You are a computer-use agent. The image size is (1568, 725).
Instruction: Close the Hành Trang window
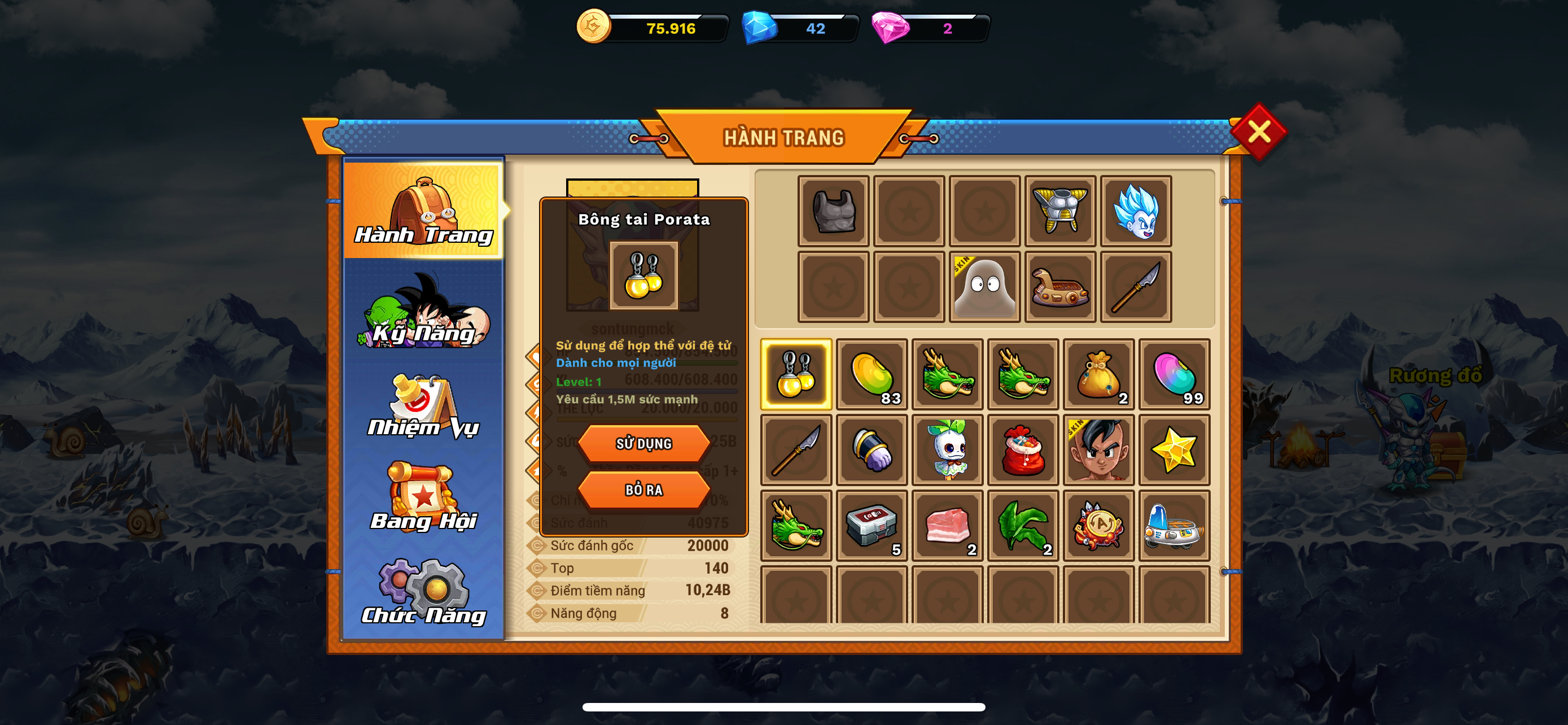[1258, 132]
